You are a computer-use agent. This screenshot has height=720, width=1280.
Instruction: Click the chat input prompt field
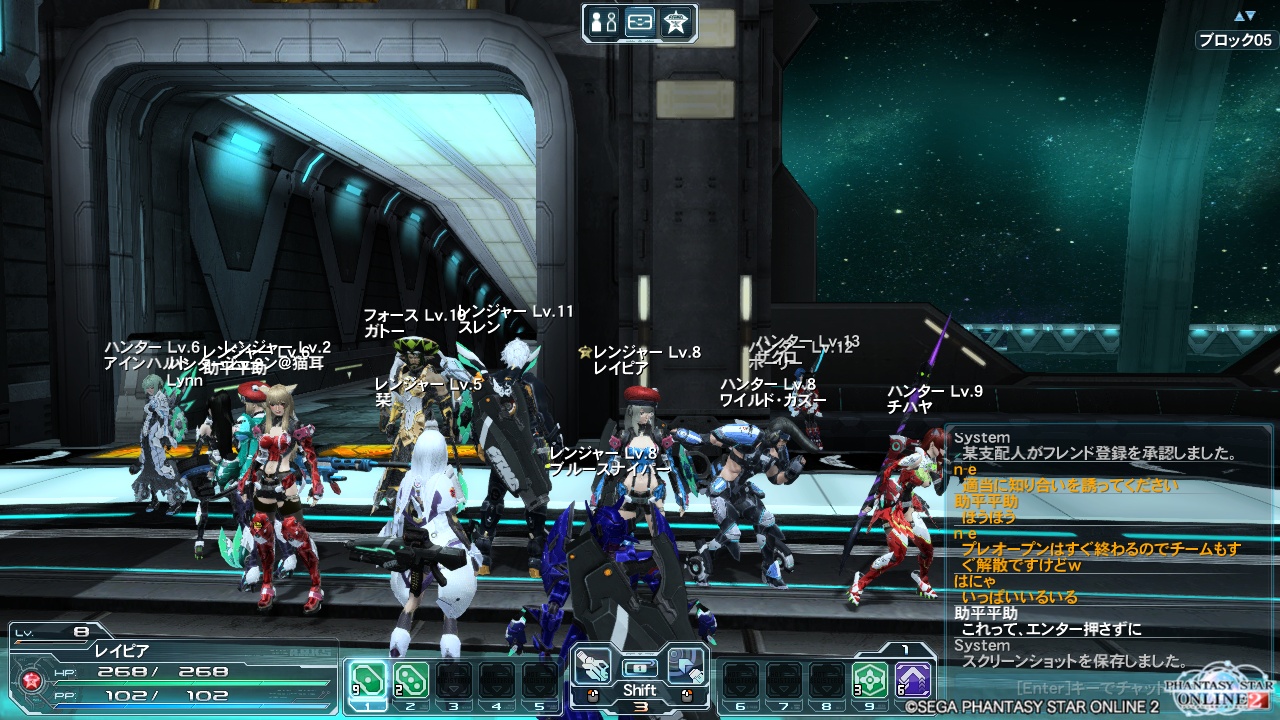pos(1090,688)
